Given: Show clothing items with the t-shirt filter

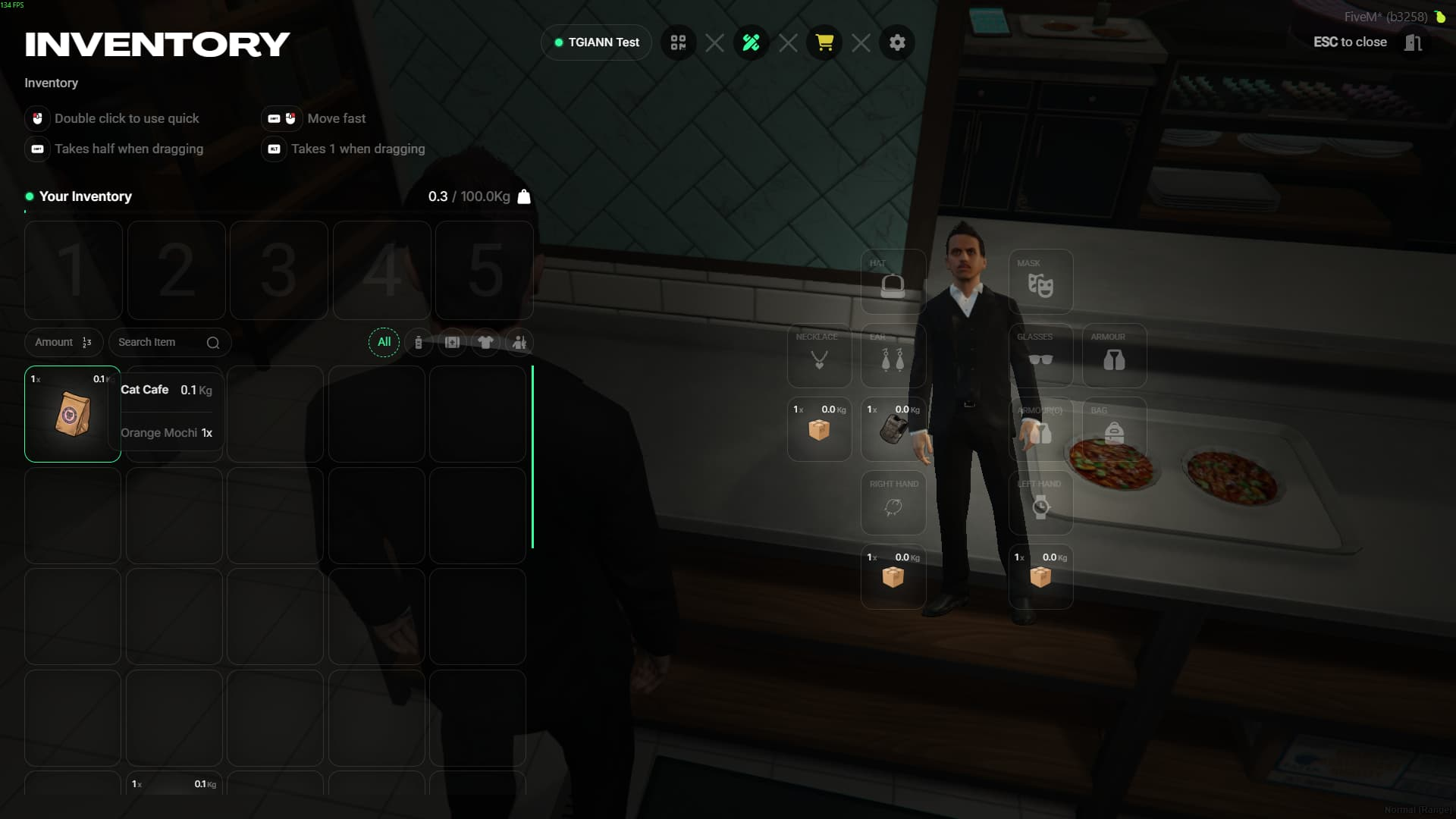Looking at the screenshot, I should click(x=485, y=343).
